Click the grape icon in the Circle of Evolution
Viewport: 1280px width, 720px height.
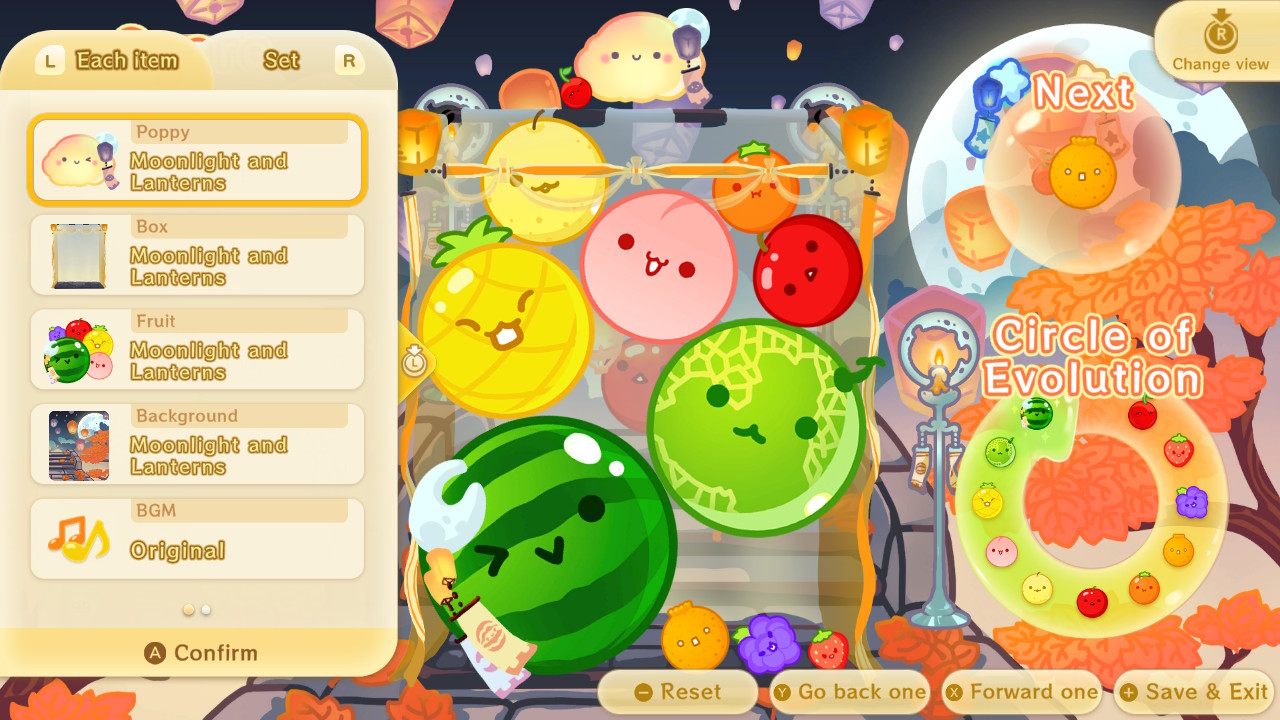tap(1191, 503)
